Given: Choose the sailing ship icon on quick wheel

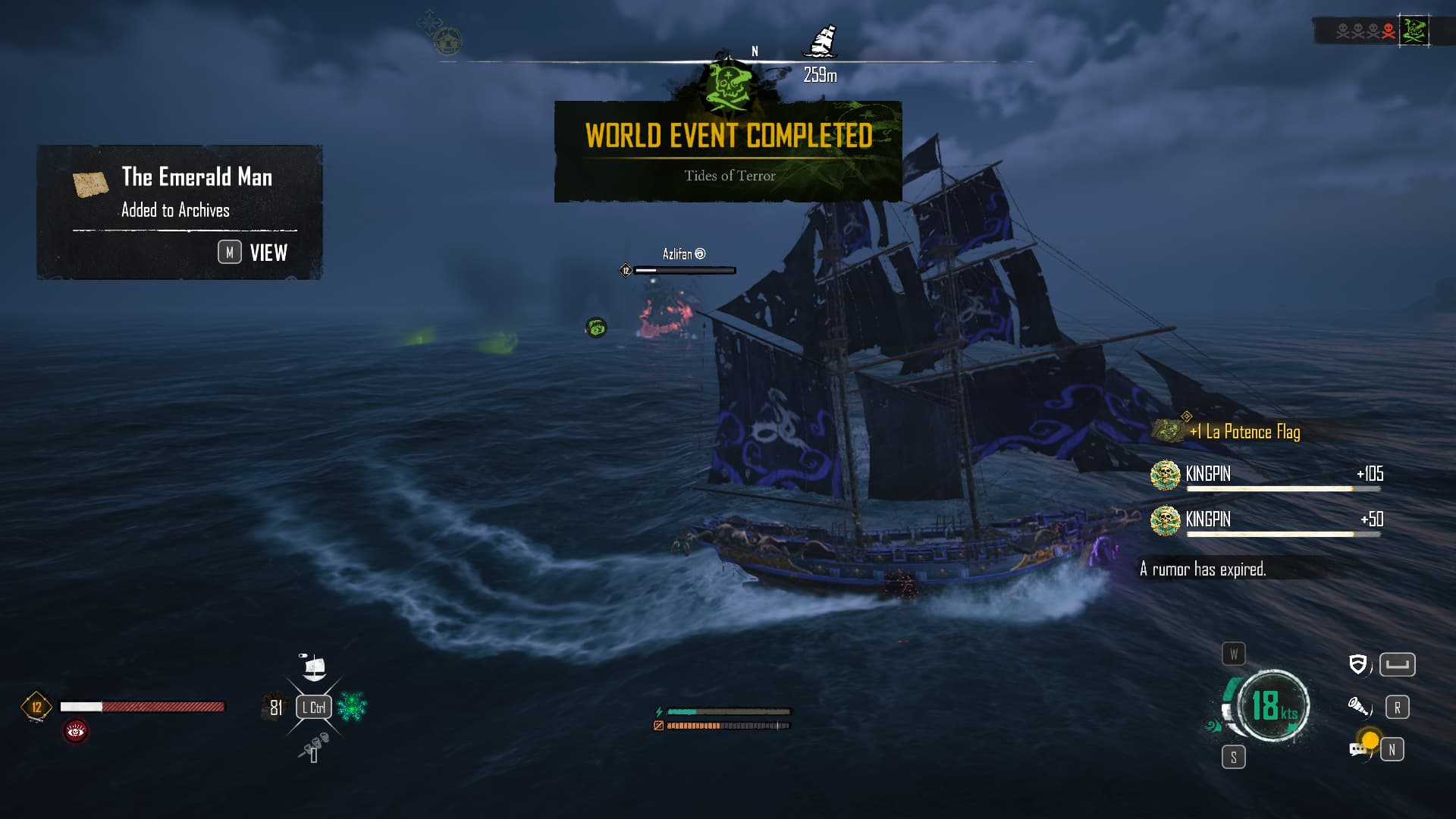Looking at the screenshot, I should (x=313, y=667).
